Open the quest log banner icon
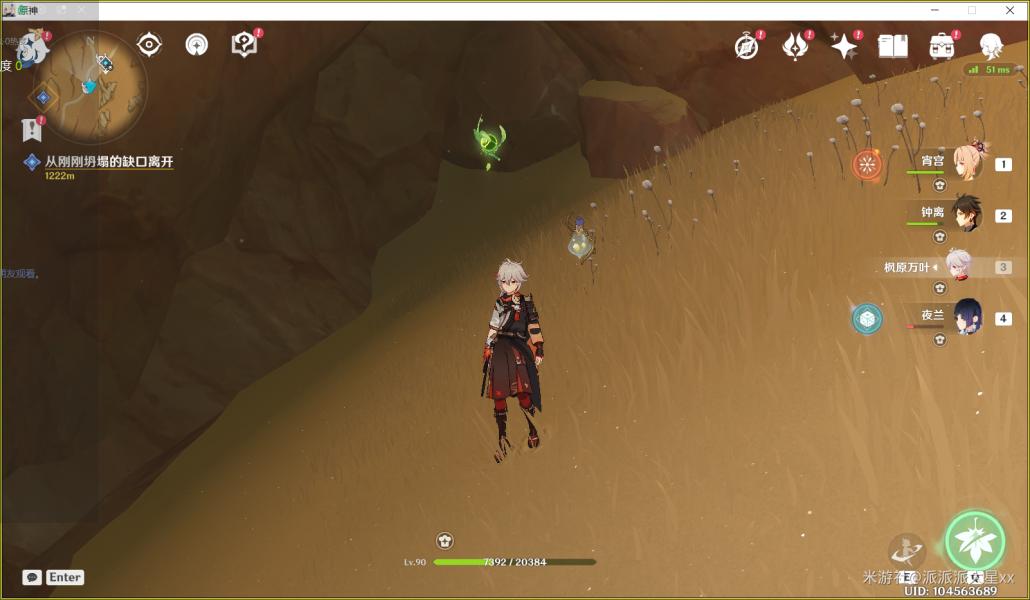This screenshot has height=600, width=1030. pos(32,129)
